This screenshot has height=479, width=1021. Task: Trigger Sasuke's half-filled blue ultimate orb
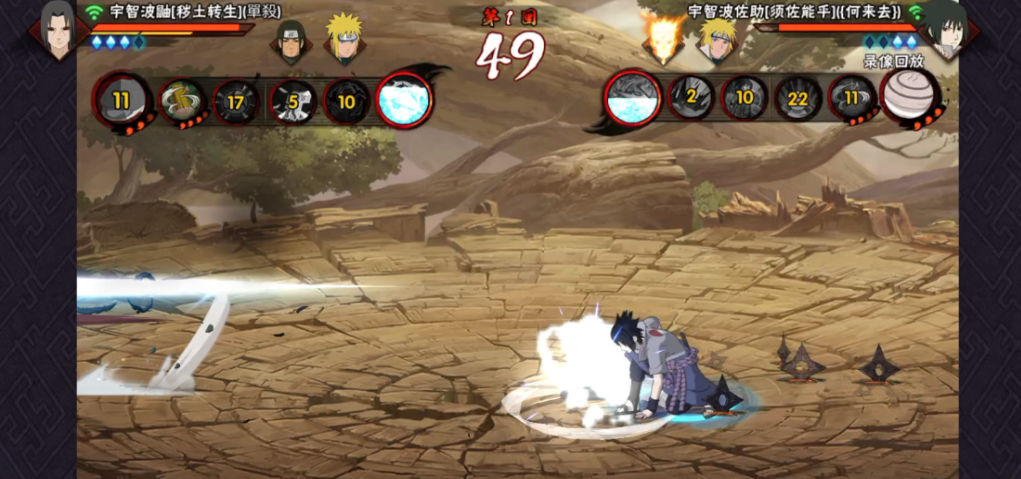(x=632, y=98)
